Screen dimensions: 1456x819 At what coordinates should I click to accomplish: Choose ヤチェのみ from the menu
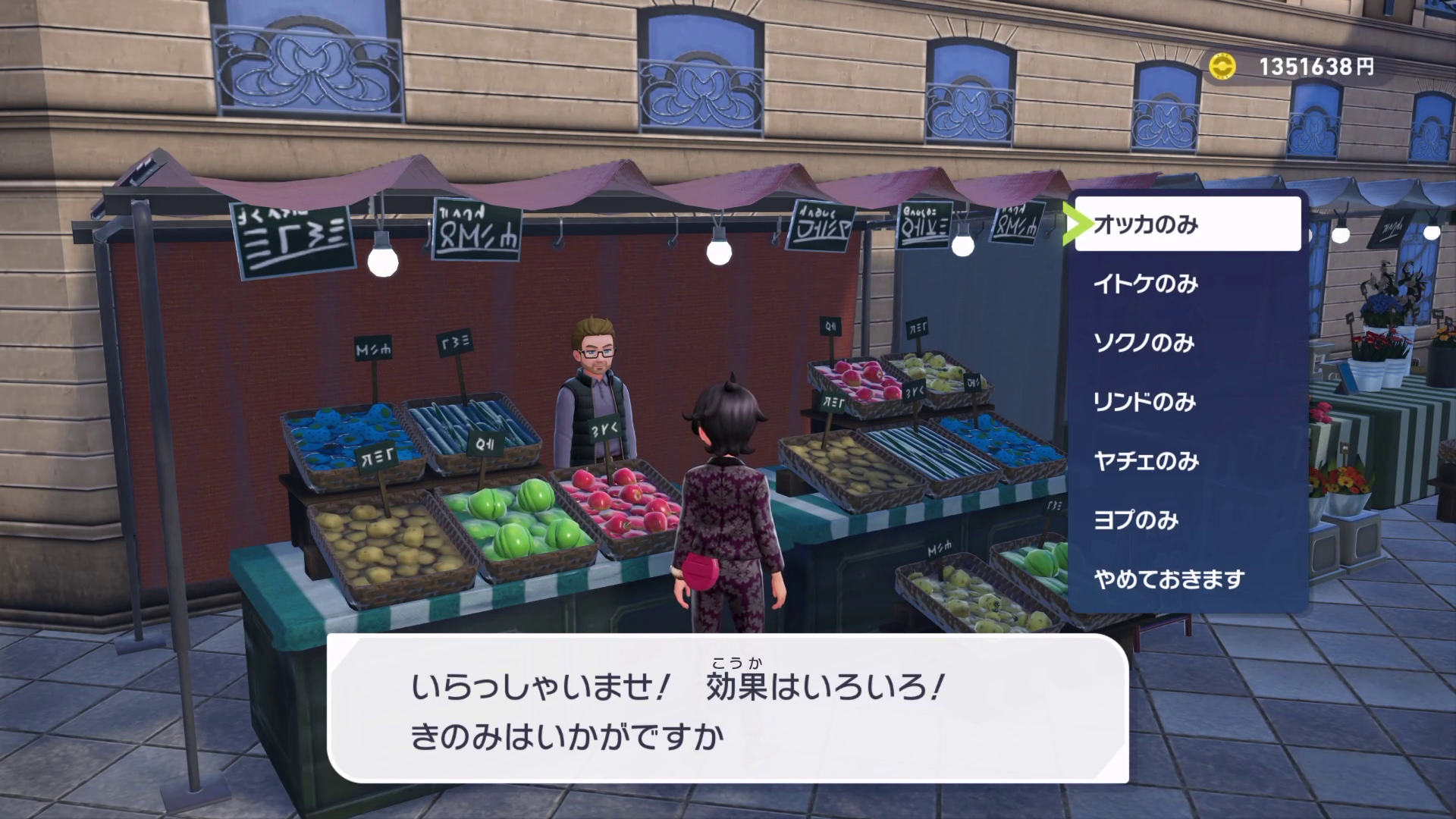point(1187,461)
